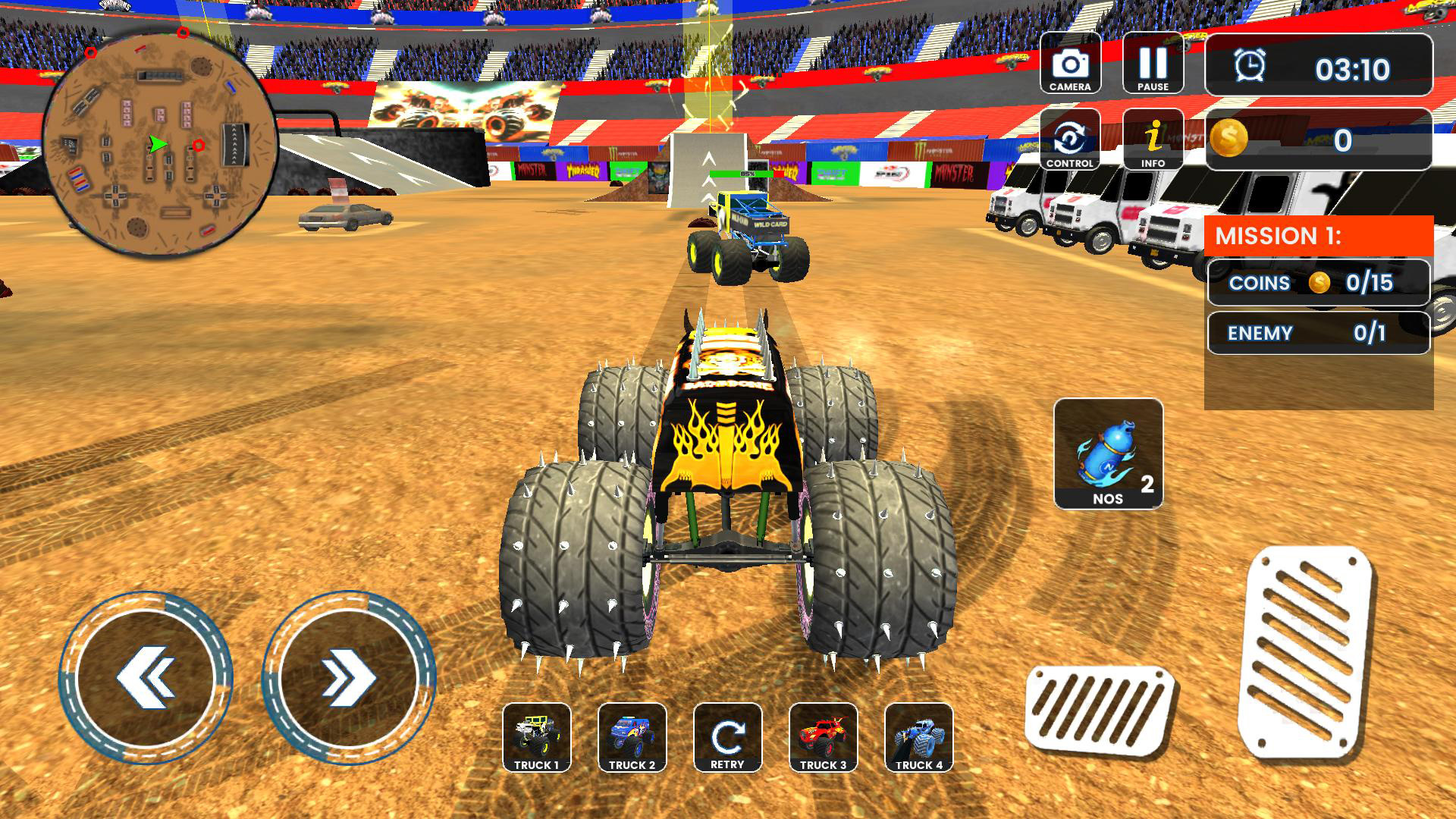Select Truck 3 from the truck bar
This screenshot has width=1456, height=819.
click(x=824, y=737)
